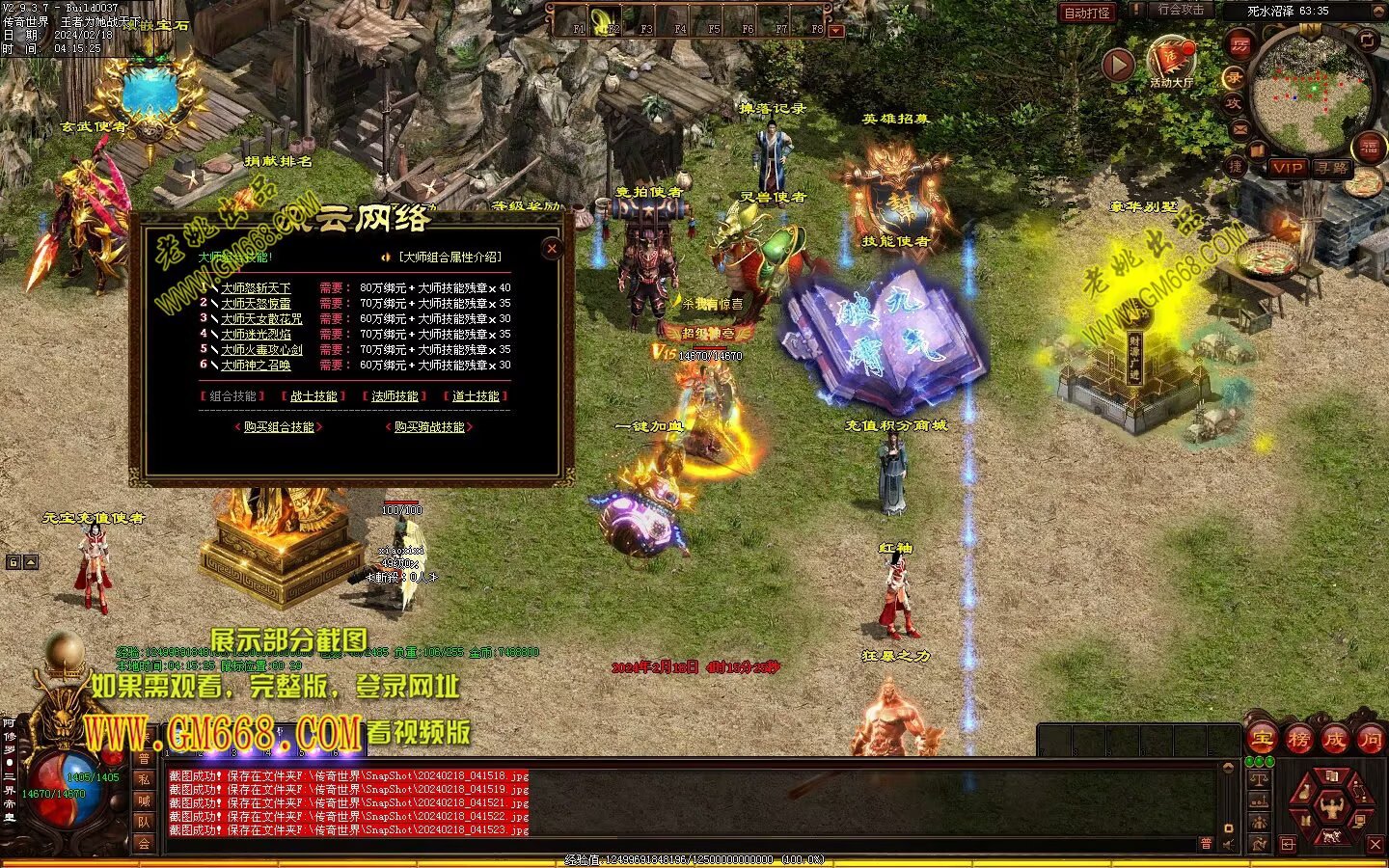Select skill 大师怒斩天下 in the list

(x=256, y=288)
